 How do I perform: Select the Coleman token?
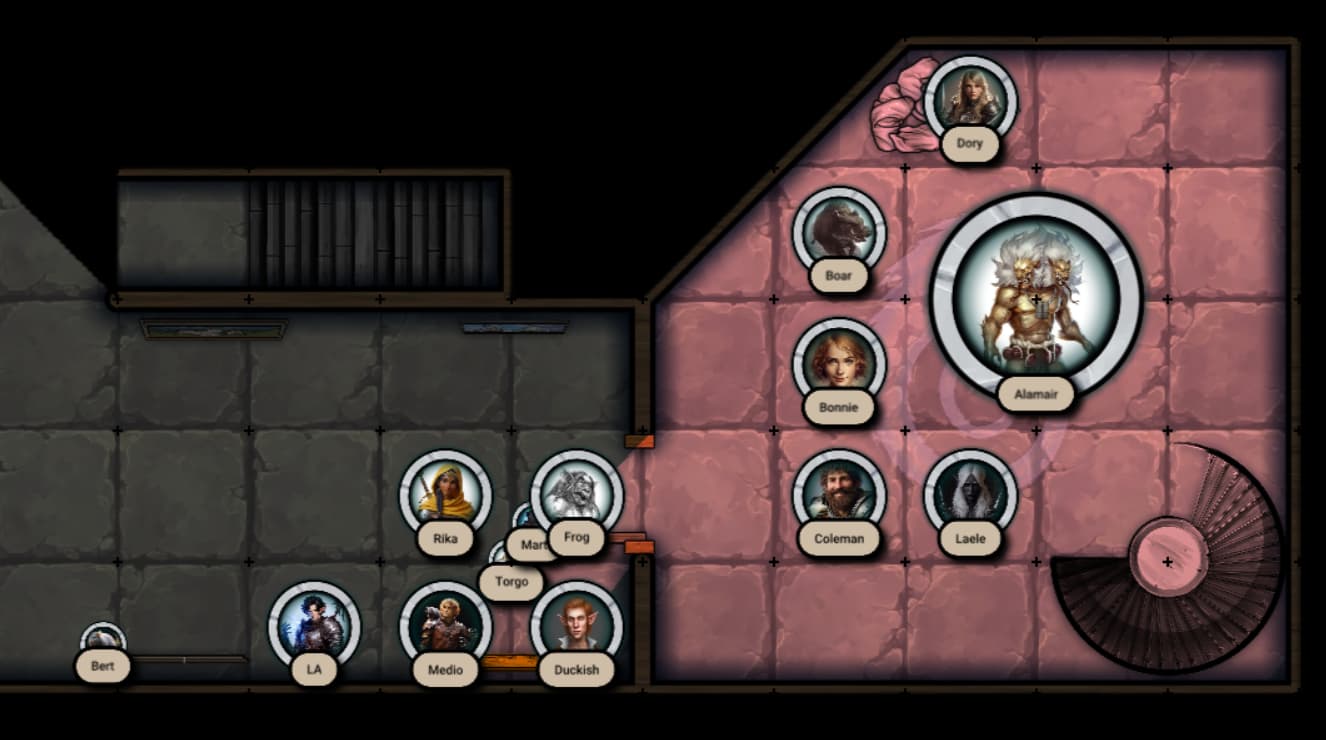839,493
